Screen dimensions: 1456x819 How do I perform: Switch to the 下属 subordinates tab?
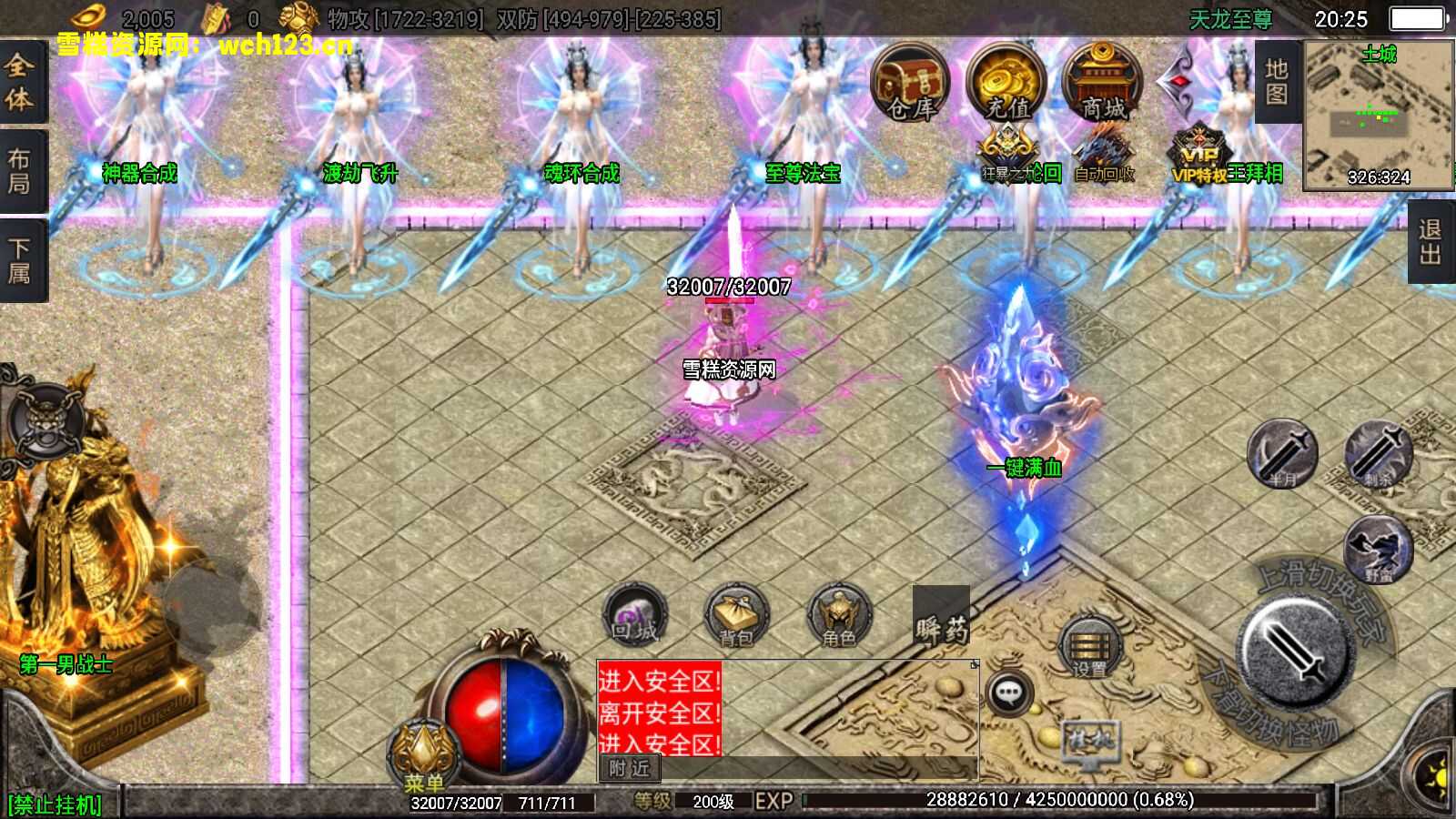pos(20,260)
